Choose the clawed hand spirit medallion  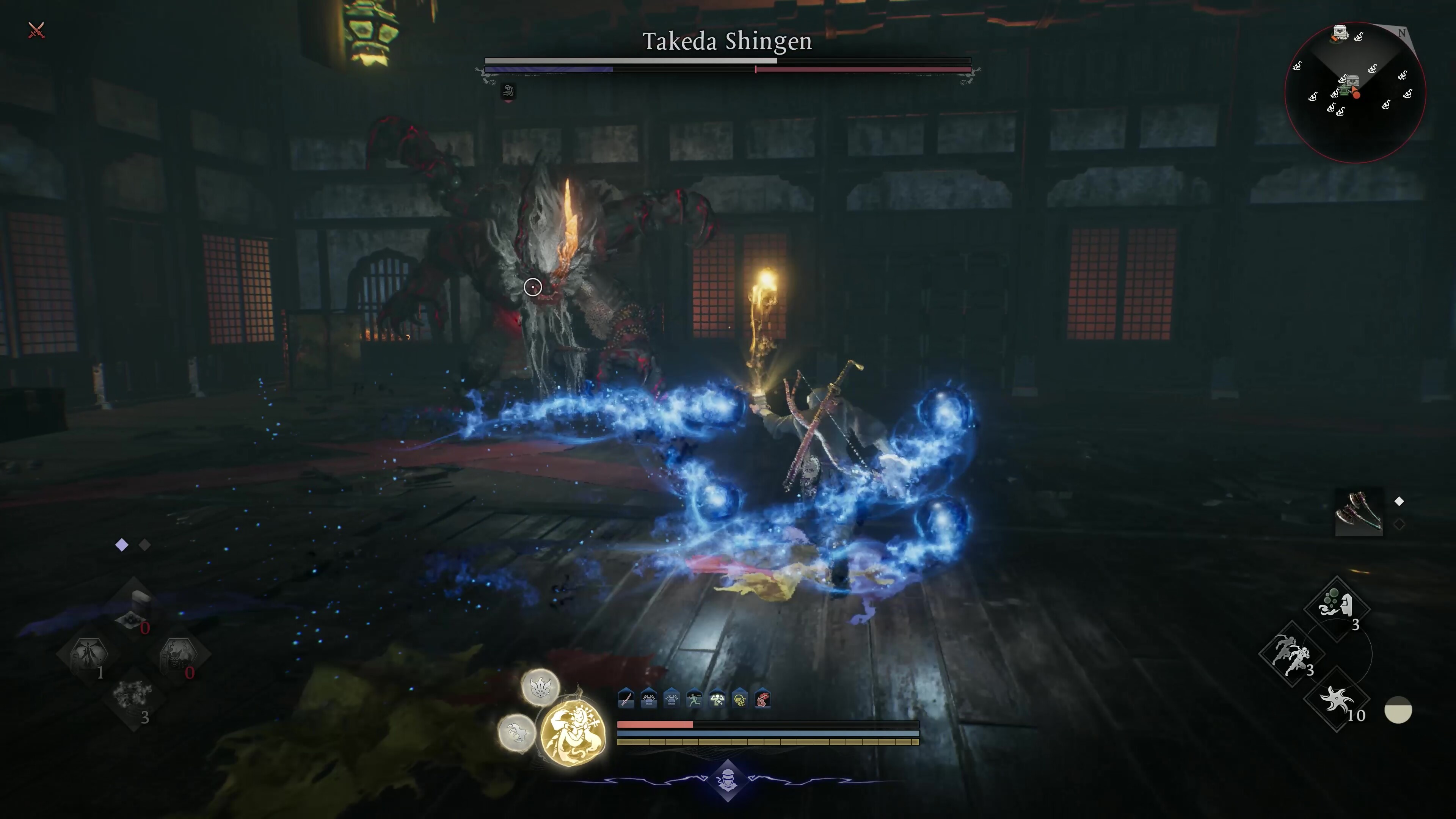516,733
